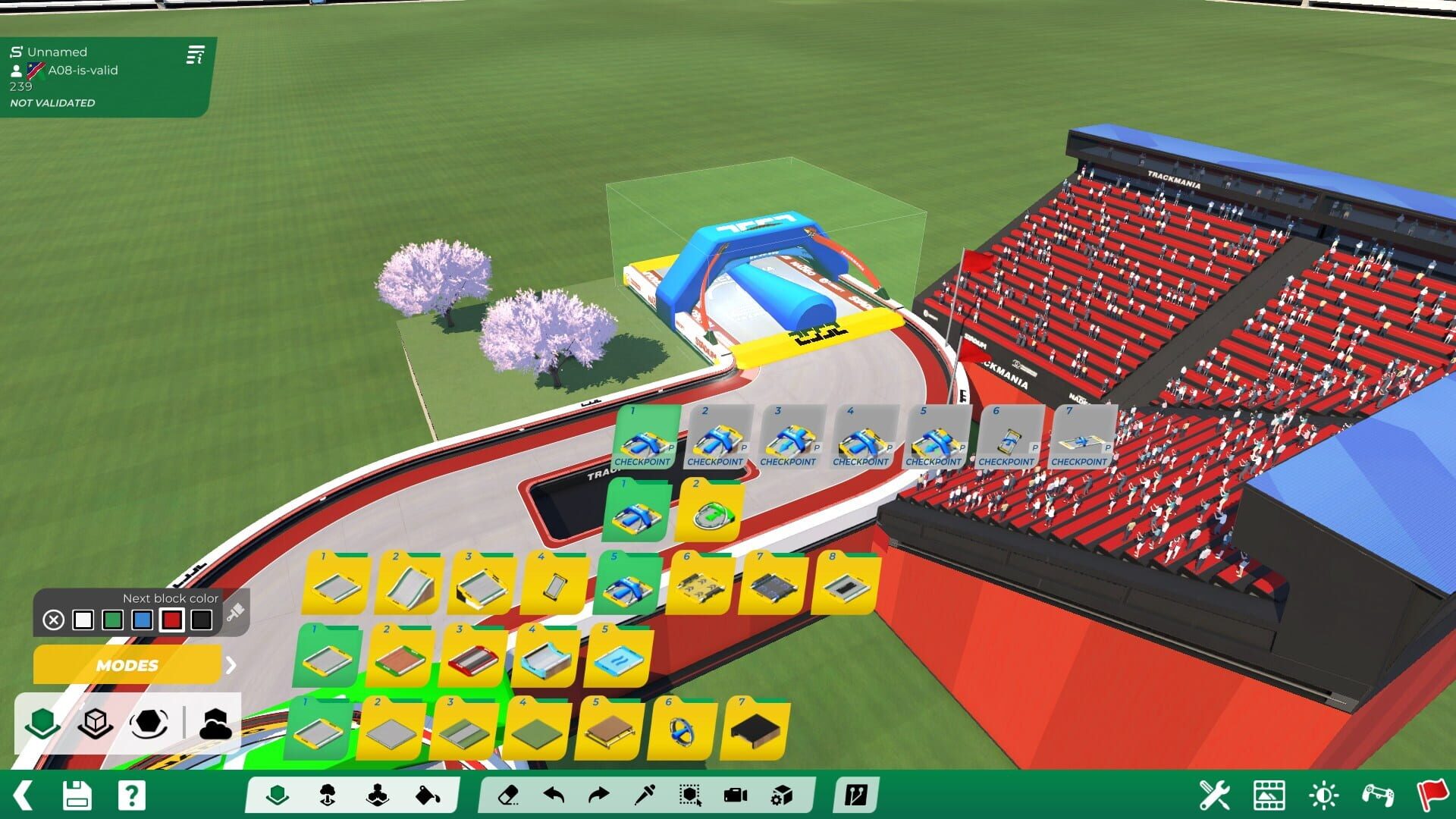1456x819 pixels.
Task: Adjust day-night lighting with the sun icon
Action: click(x=1323, y=794)
